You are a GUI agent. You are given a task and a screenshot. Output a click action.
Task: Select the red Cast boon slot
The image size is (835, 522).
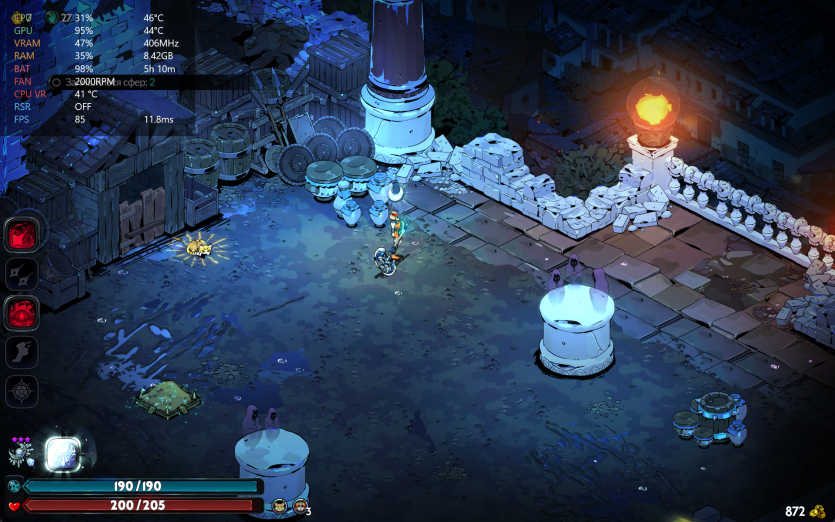click(22, 313)
